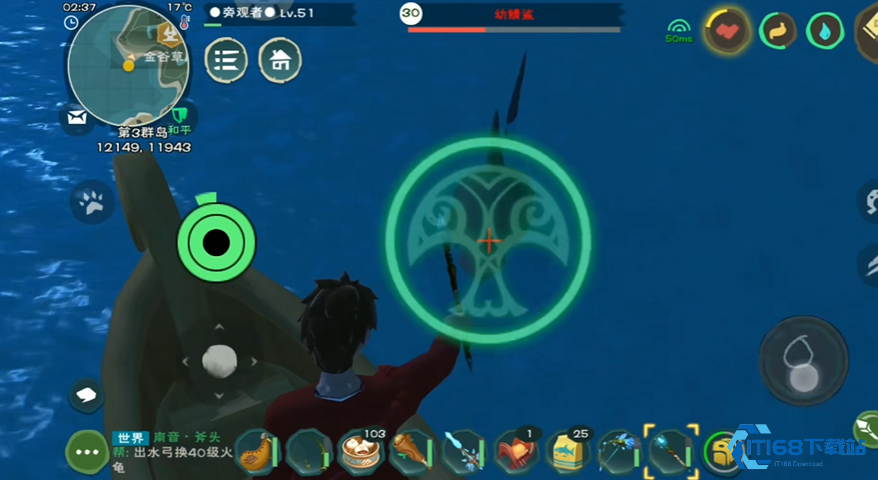This screenshot has width=878, height=480.
Task: Select the highlighted blue staff hotbar slot
Action: pyautogui.click(x=670, y=451)
